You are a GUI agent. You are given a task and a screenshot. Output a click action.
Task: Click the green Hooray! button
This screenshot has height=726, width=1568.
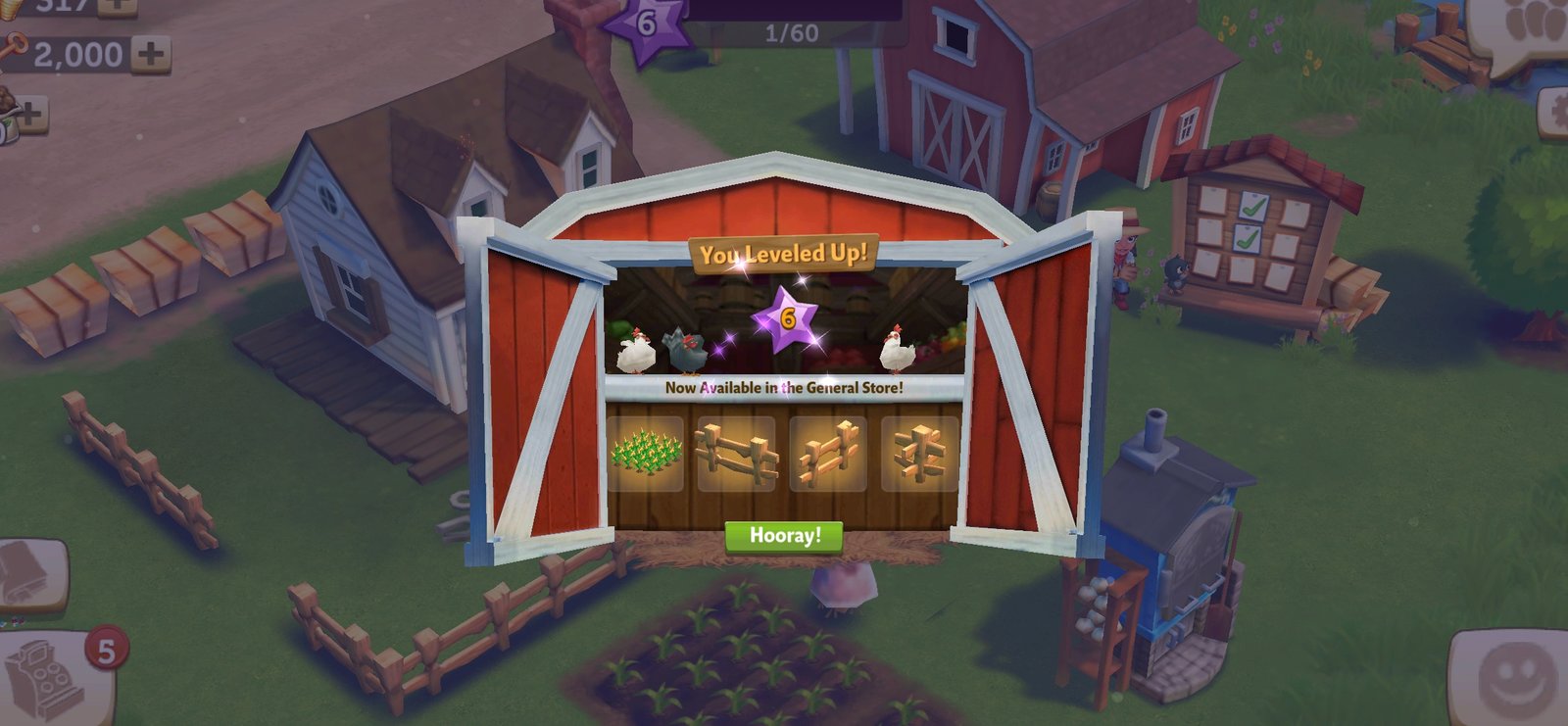[784, 536]
